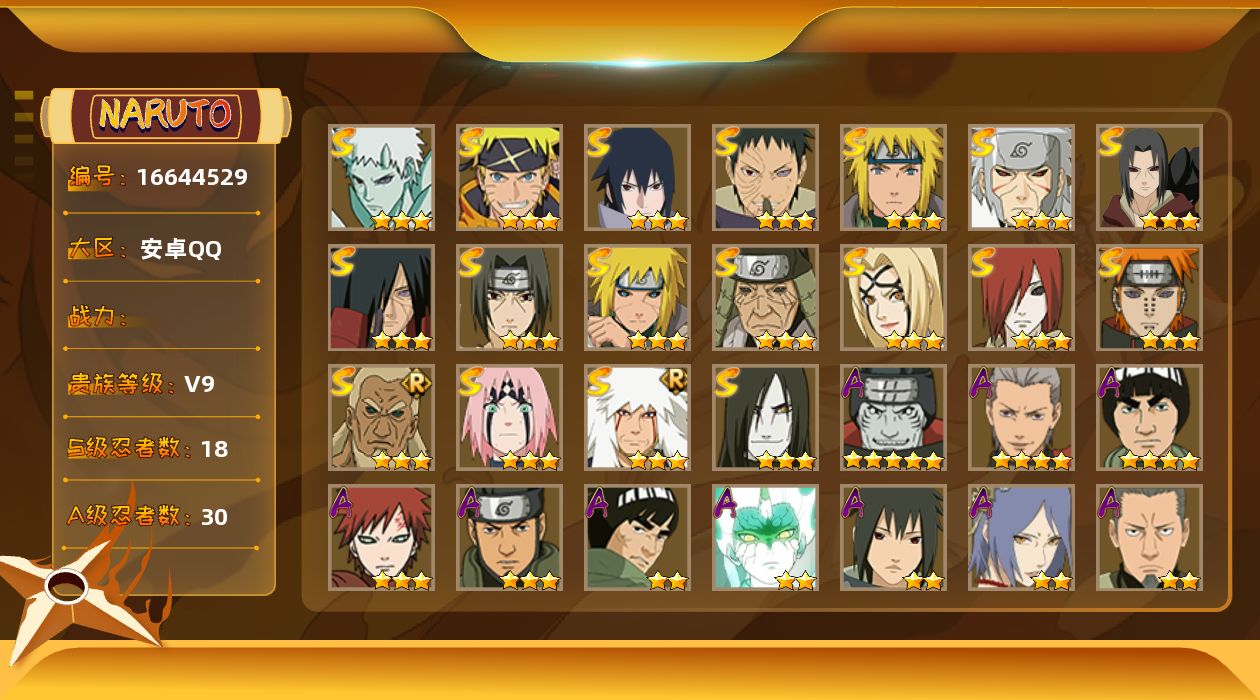Choose pink-haired Sakura's tile
Screen dimensions: 1260x700
click(x=509, y=417)
